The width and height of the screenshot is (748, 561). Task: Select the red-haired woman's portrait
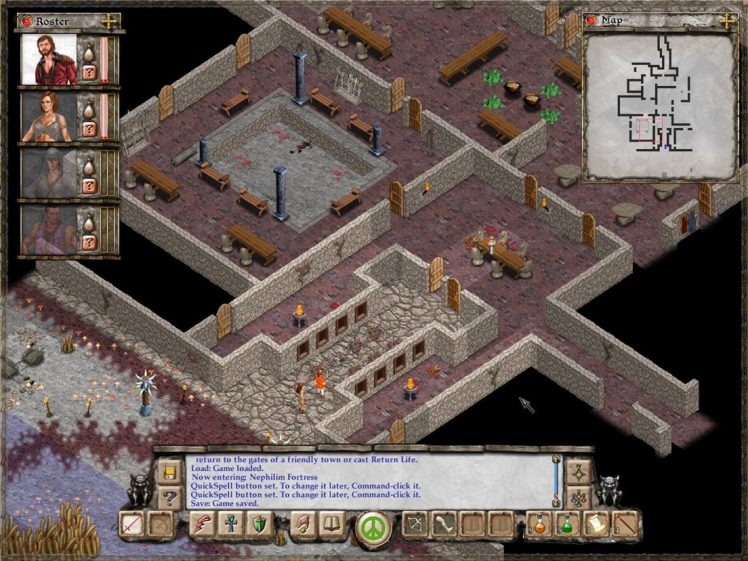click(x=50, y=116)
